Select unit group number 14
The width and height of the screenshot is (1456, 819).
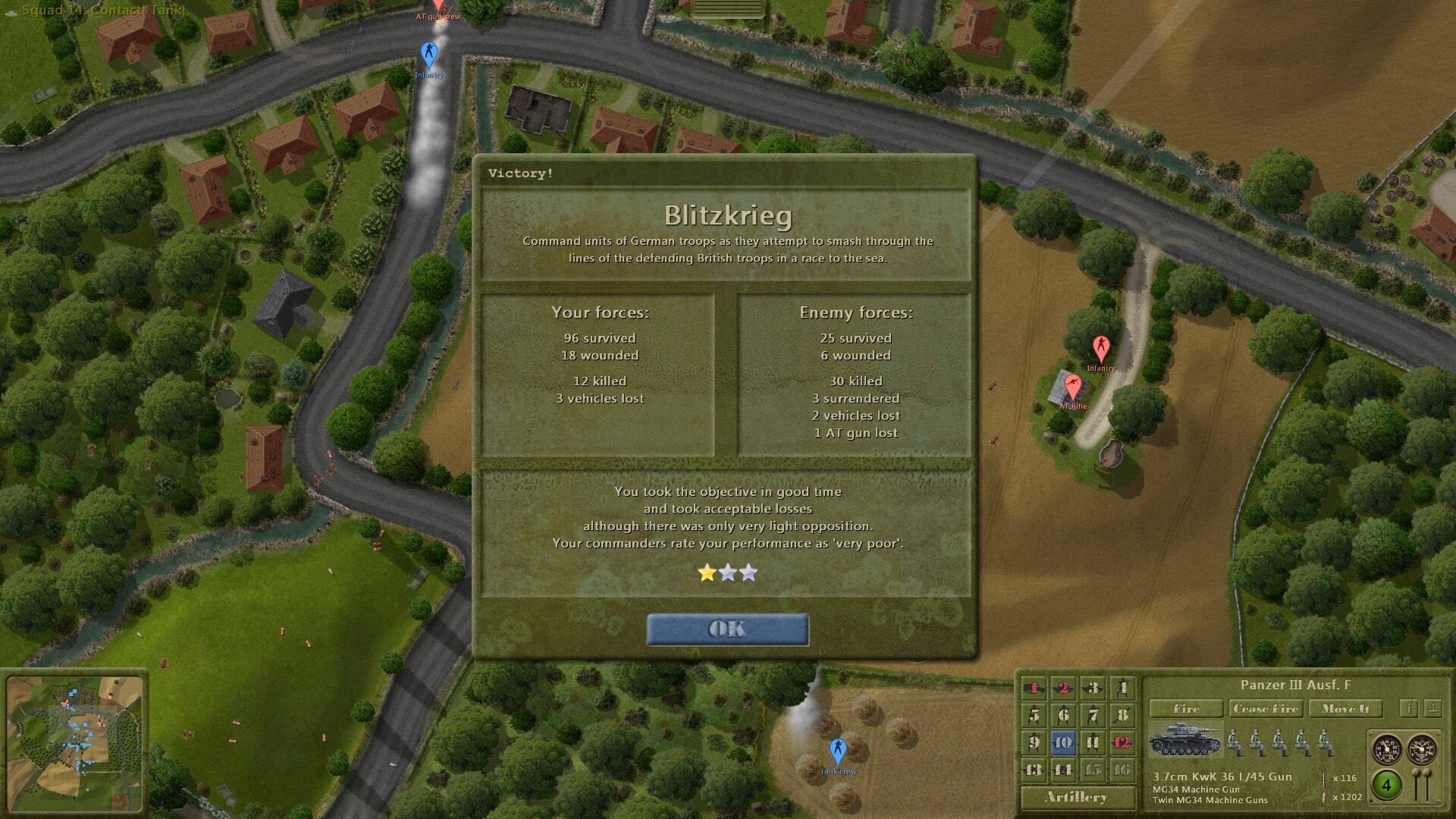click(x=1063, y=770)
